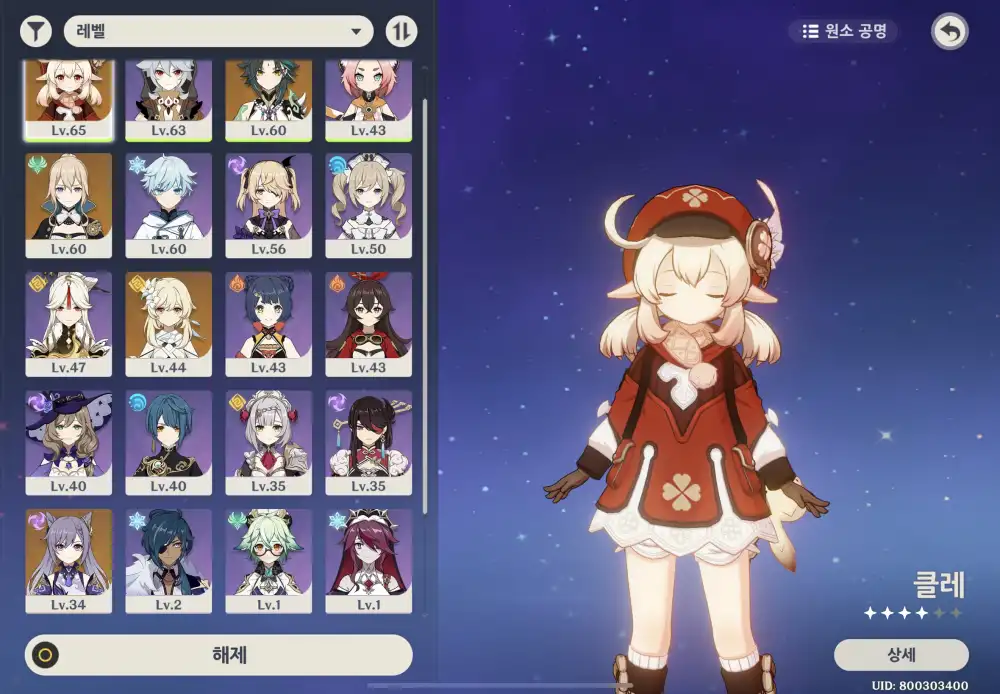Open the 상세 details button
Screen dimensions: 1000x694
900,655
